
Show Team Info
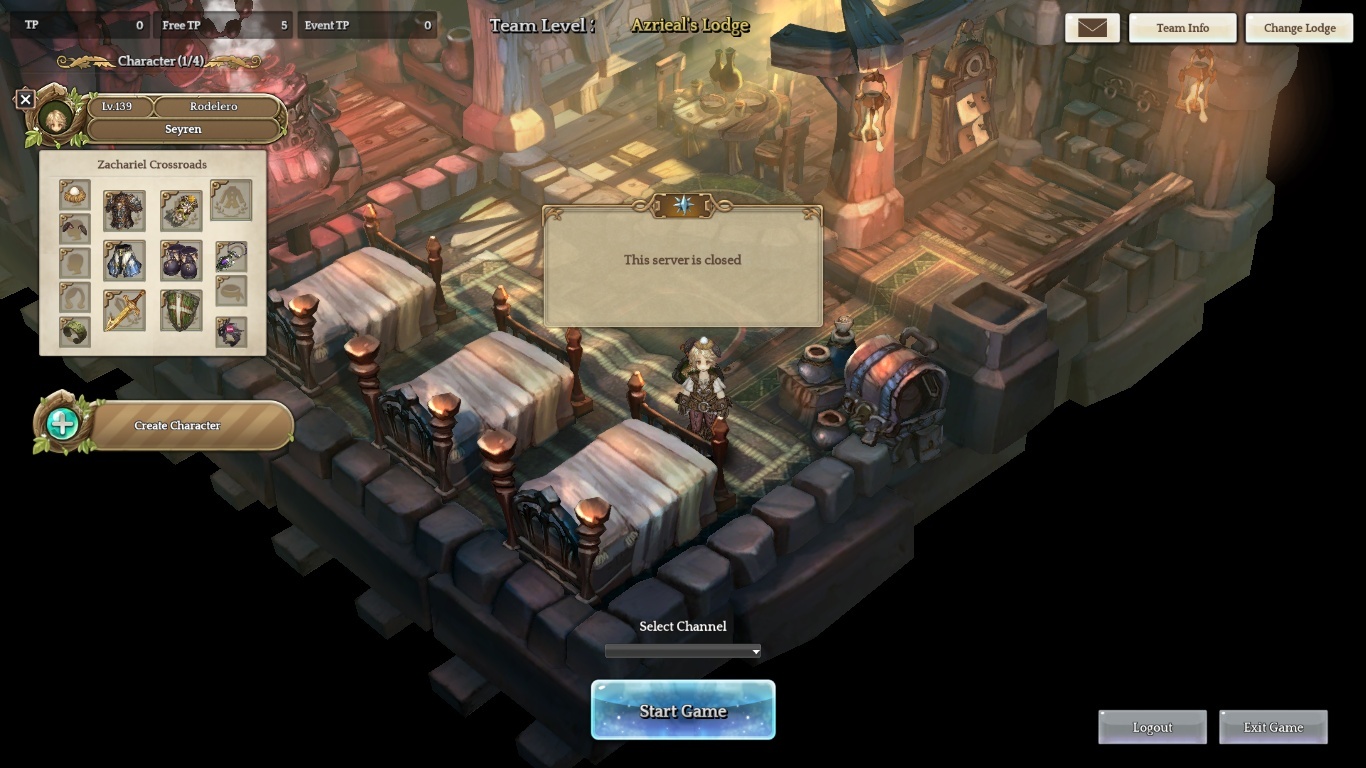tap(1182, 28)
